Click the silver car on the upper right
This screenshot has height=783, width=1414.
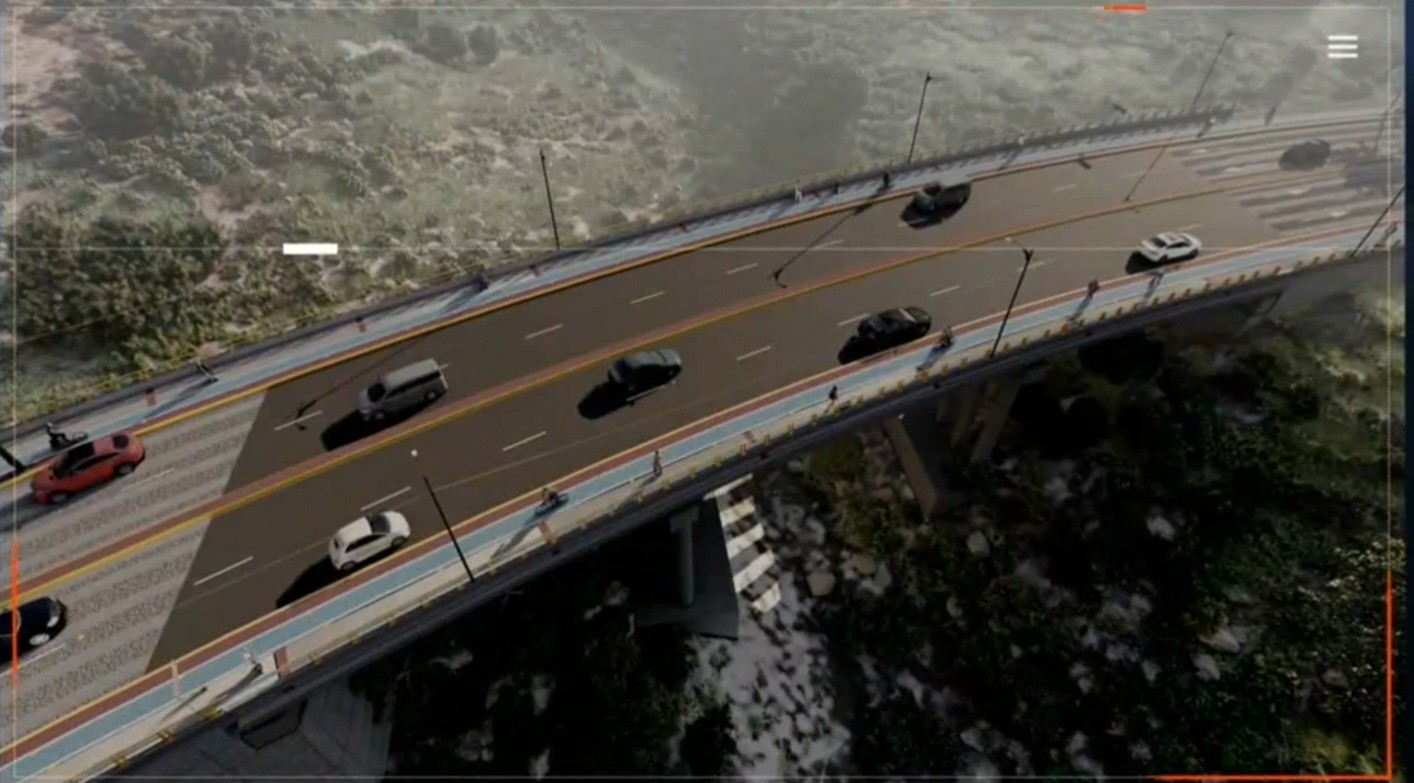click(1170, 246)
